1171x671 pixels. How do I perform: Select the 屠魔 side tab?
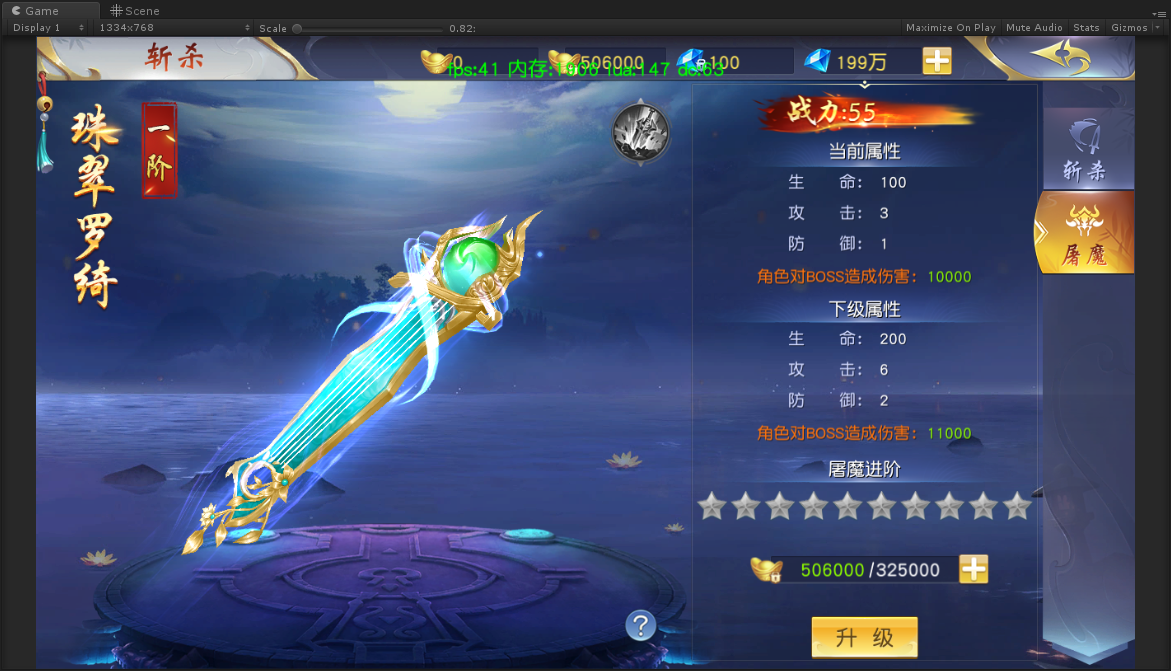tap(1086, 233)
